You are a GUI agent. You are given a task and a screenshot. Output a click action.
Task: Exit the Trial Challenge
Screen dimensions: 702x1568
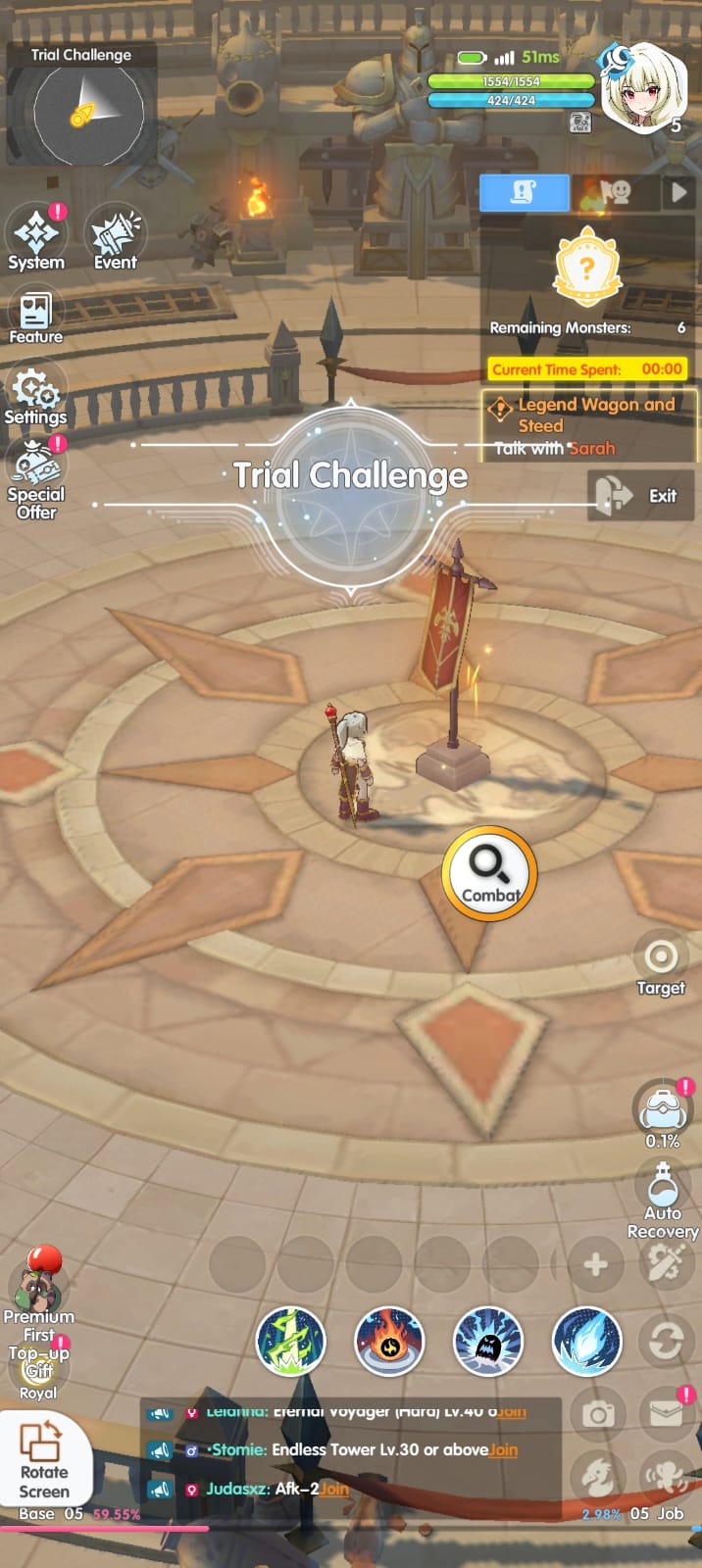click(640, 495)
